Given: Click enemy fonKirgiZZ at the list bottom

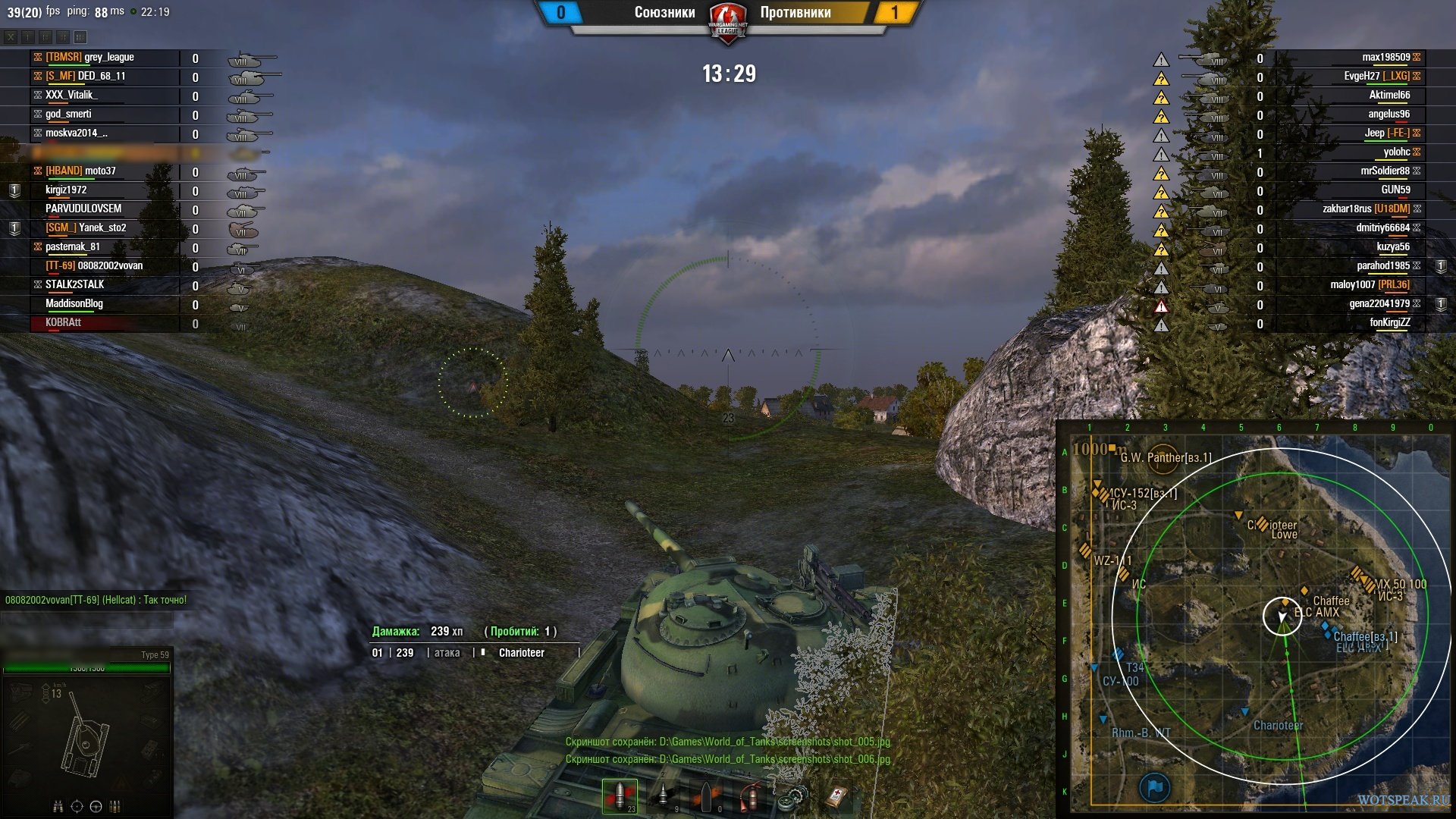Looking at the screenshot, I should point(1389,323).
